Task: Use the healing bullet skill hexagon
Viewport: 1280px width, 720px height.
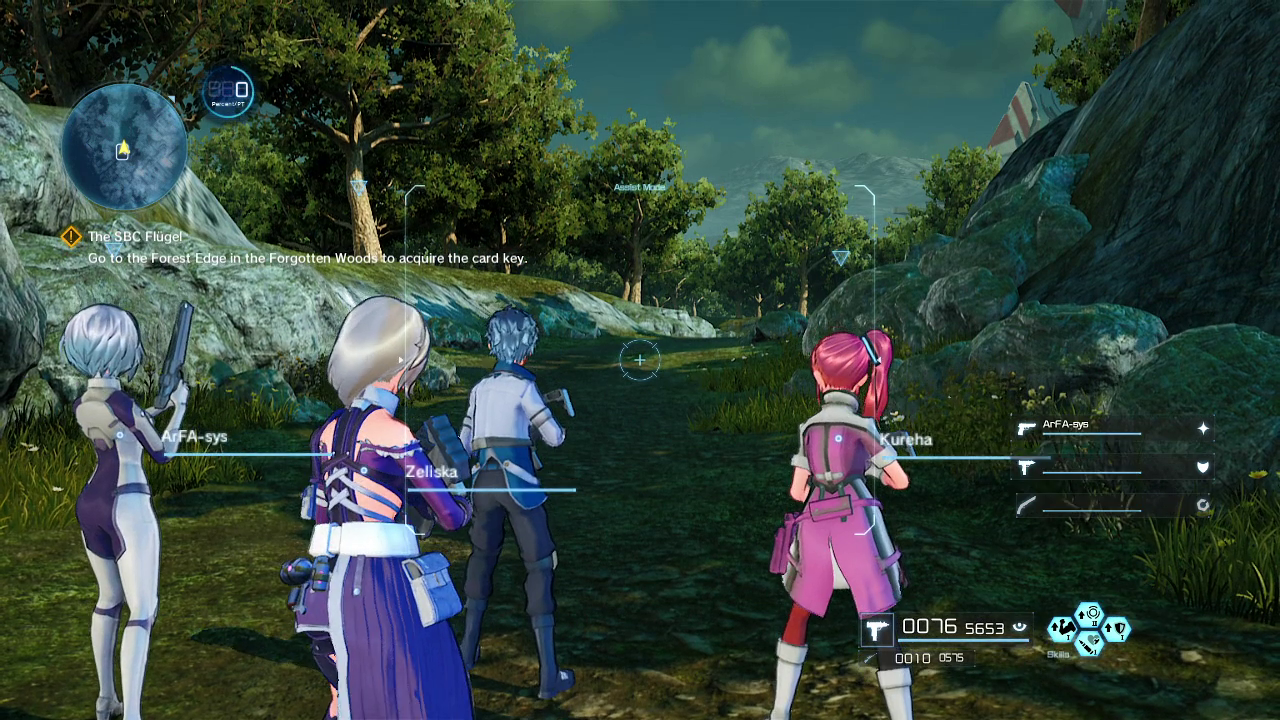Action: click(x=1089, y=646)
